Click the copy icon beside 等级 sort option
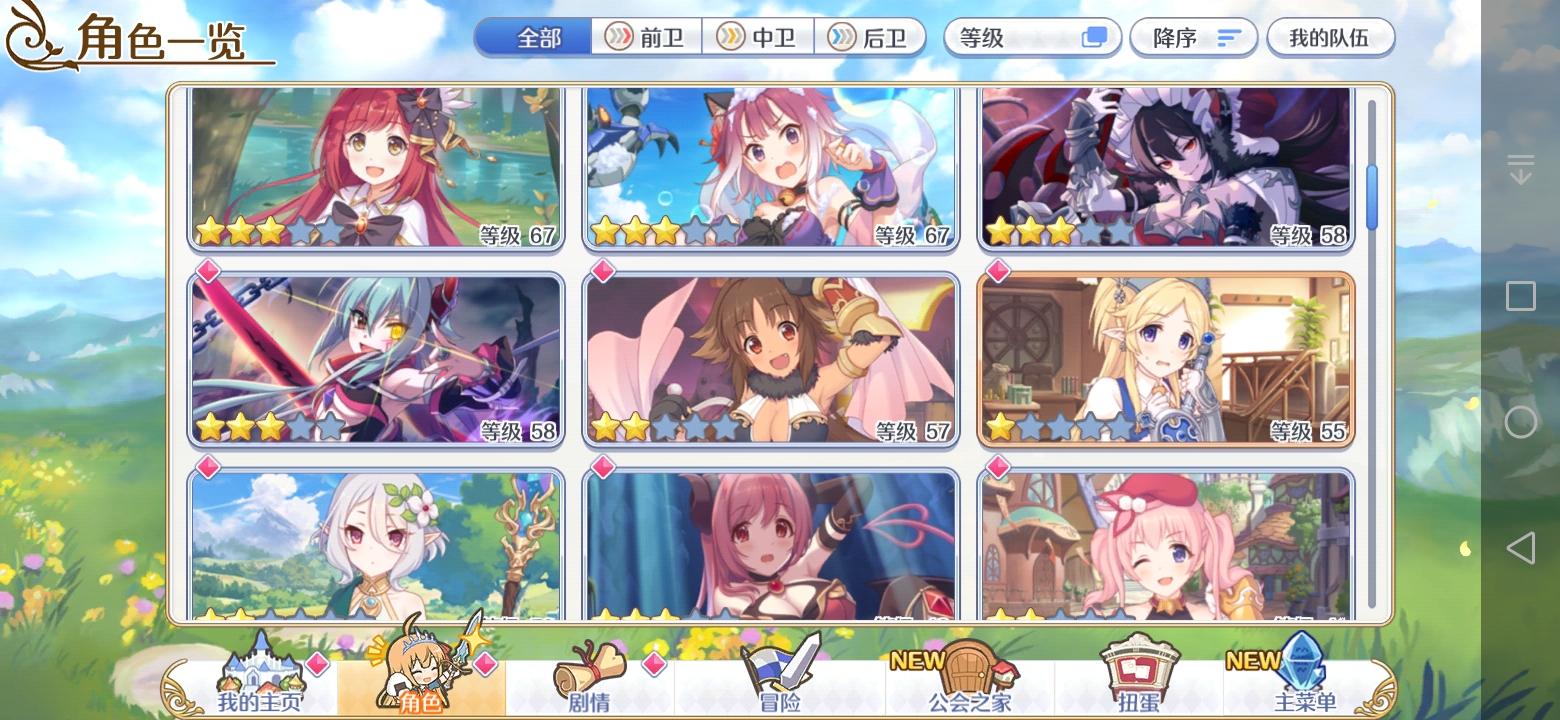 coord(1095,37)
